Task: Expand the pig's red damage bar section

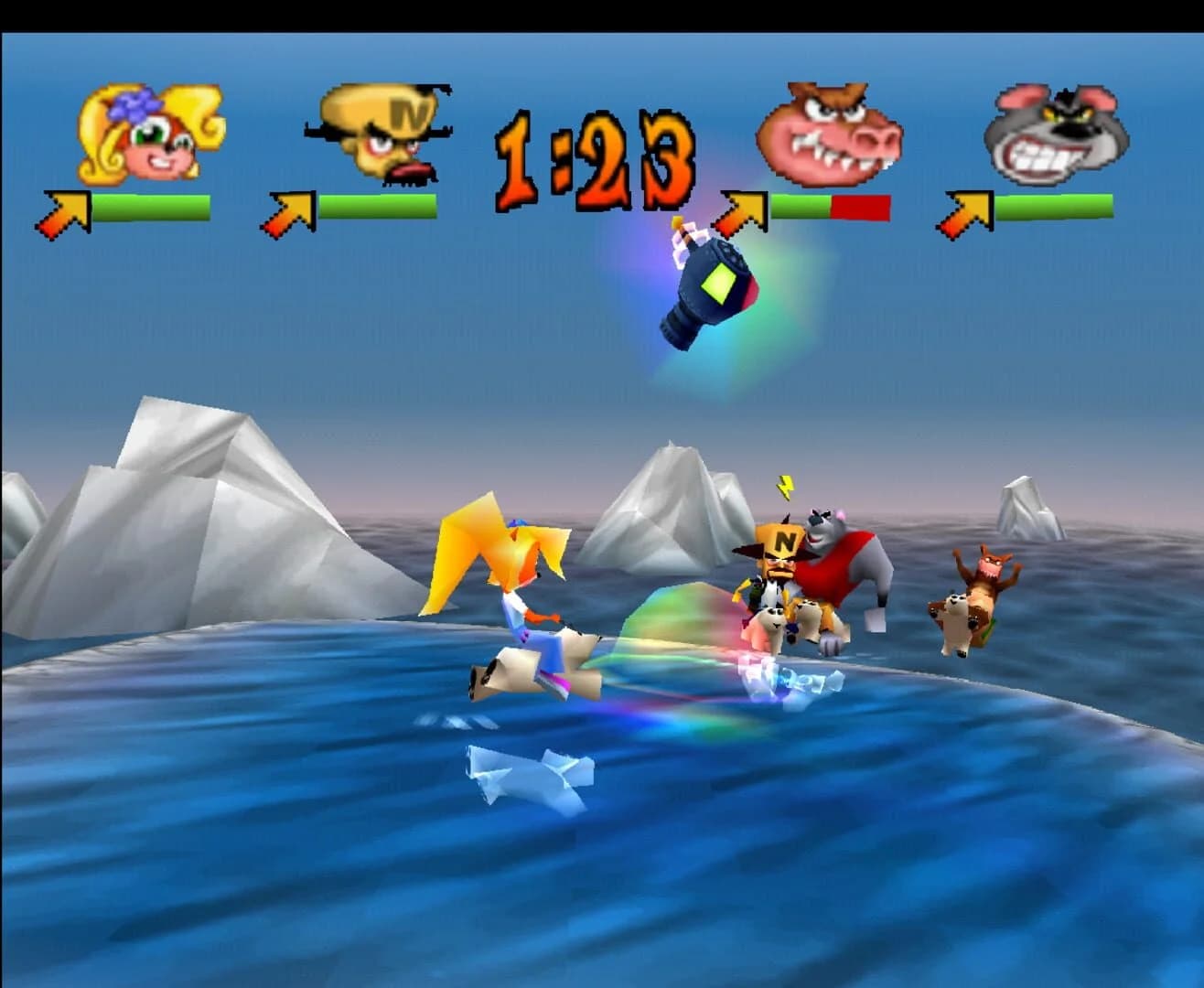Action: [x=860, y=209]
